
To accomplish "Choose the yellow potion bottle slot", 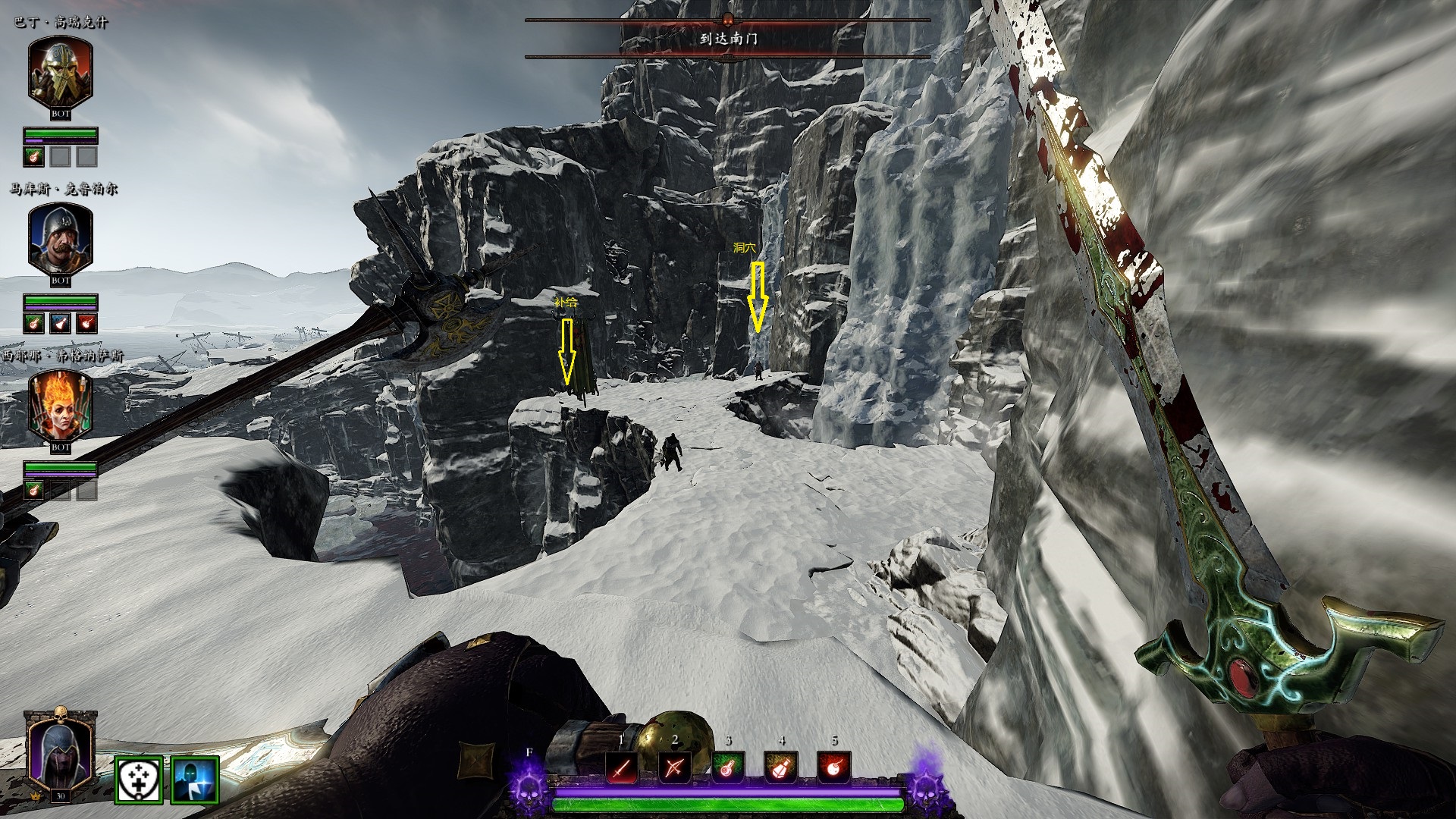I will tap(781, 768).
